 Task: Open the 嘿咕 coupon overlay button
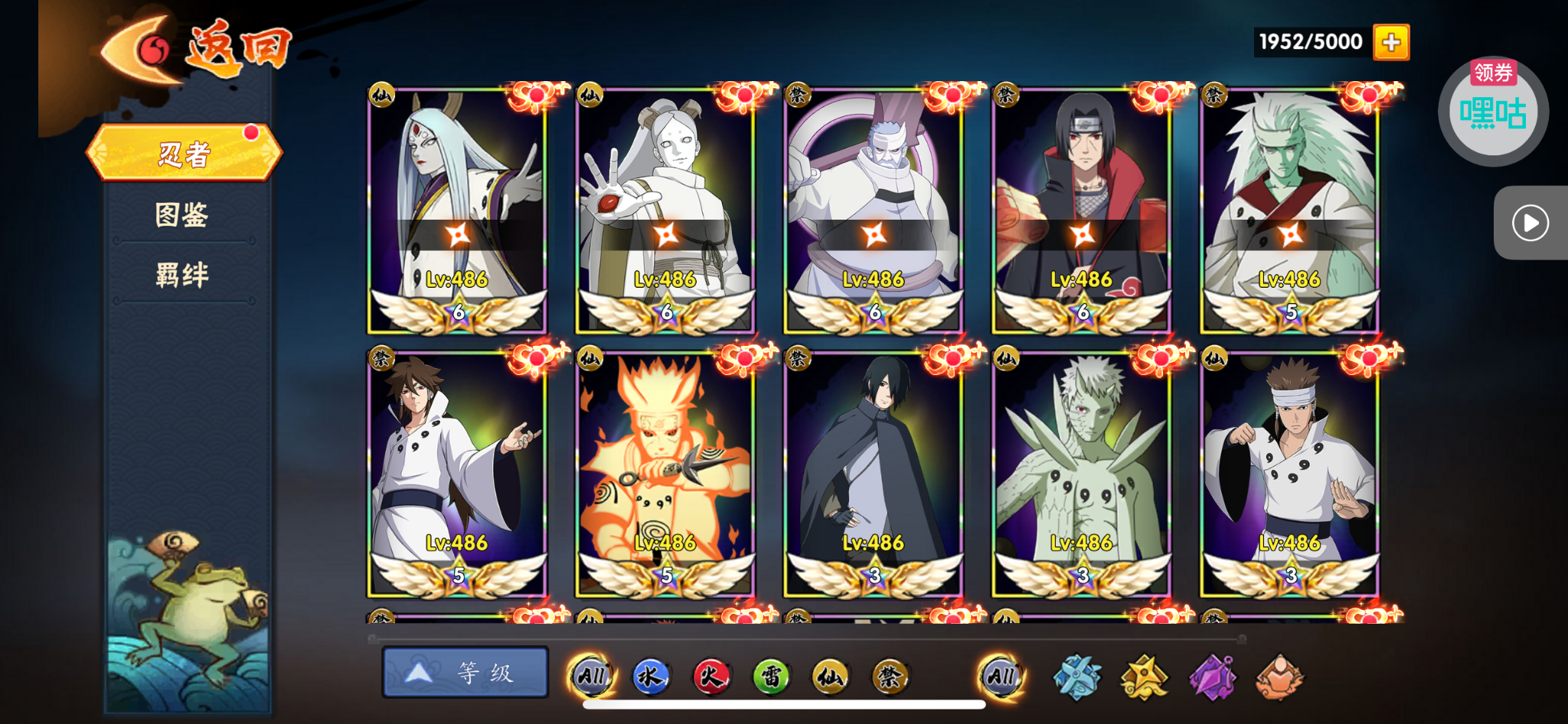click(1492, 112)
